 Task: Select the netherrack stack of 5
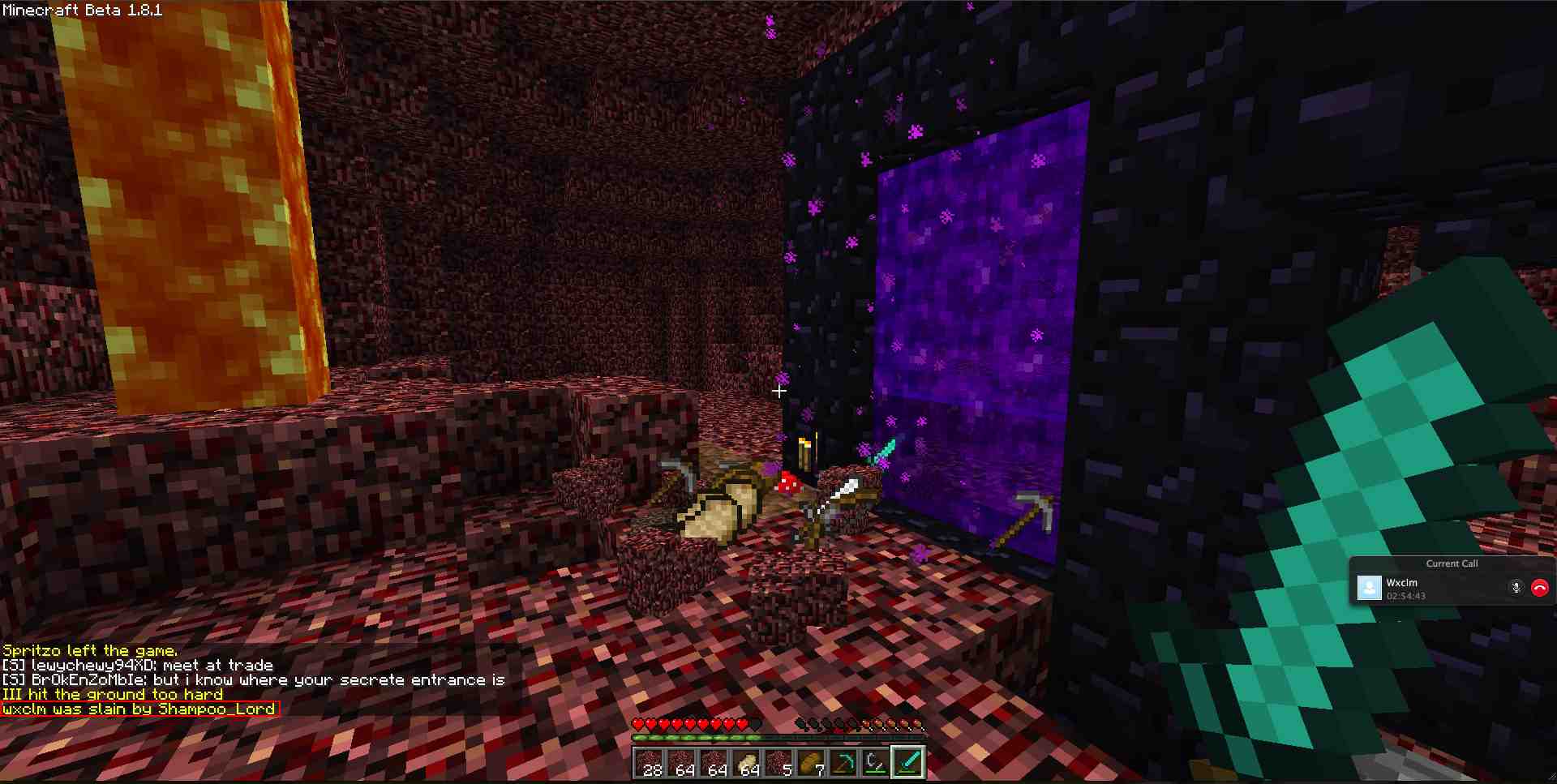pyautogui.click(x=778, y=763)
